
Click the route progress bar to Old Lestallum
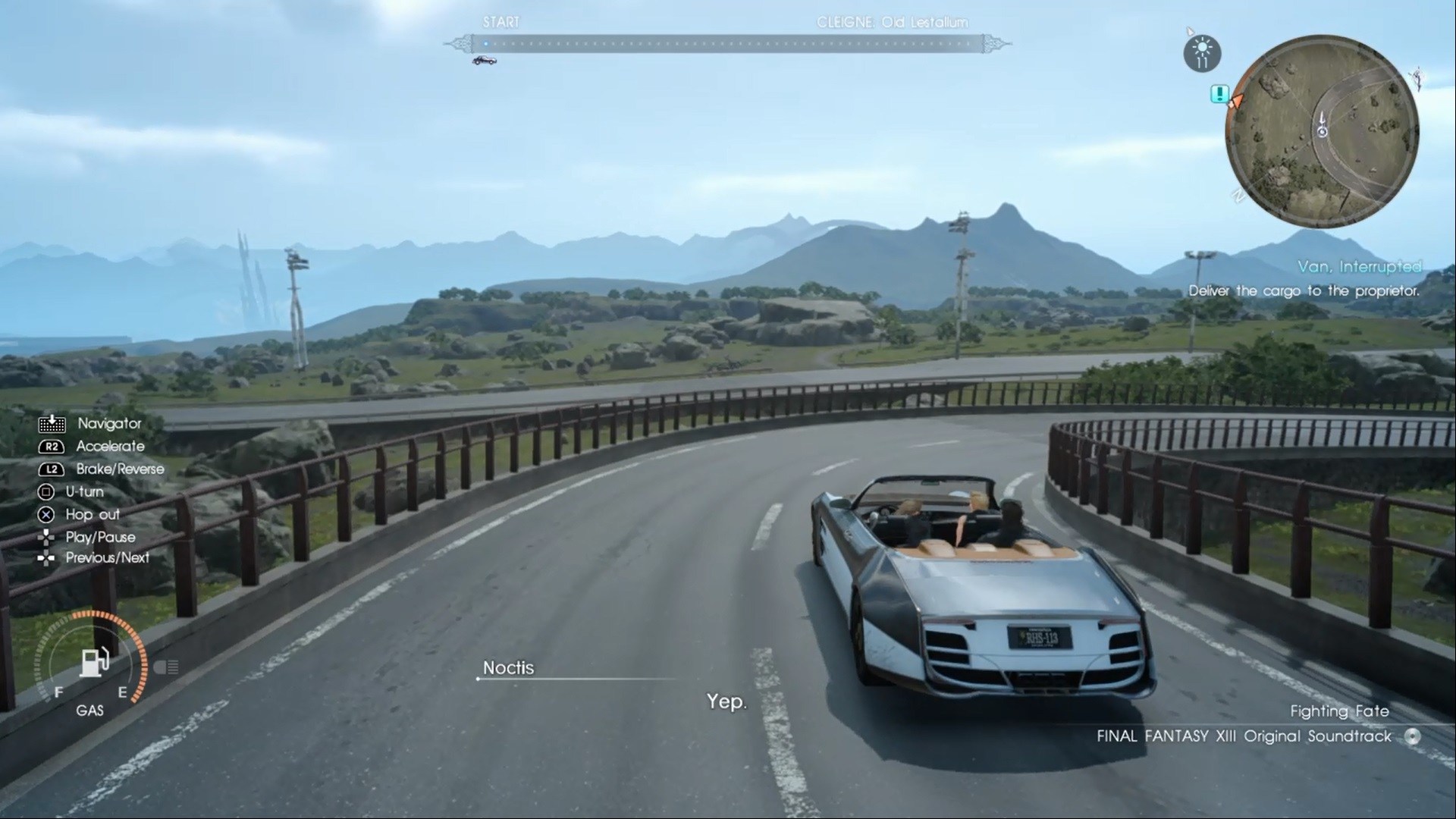click(726, 44)
